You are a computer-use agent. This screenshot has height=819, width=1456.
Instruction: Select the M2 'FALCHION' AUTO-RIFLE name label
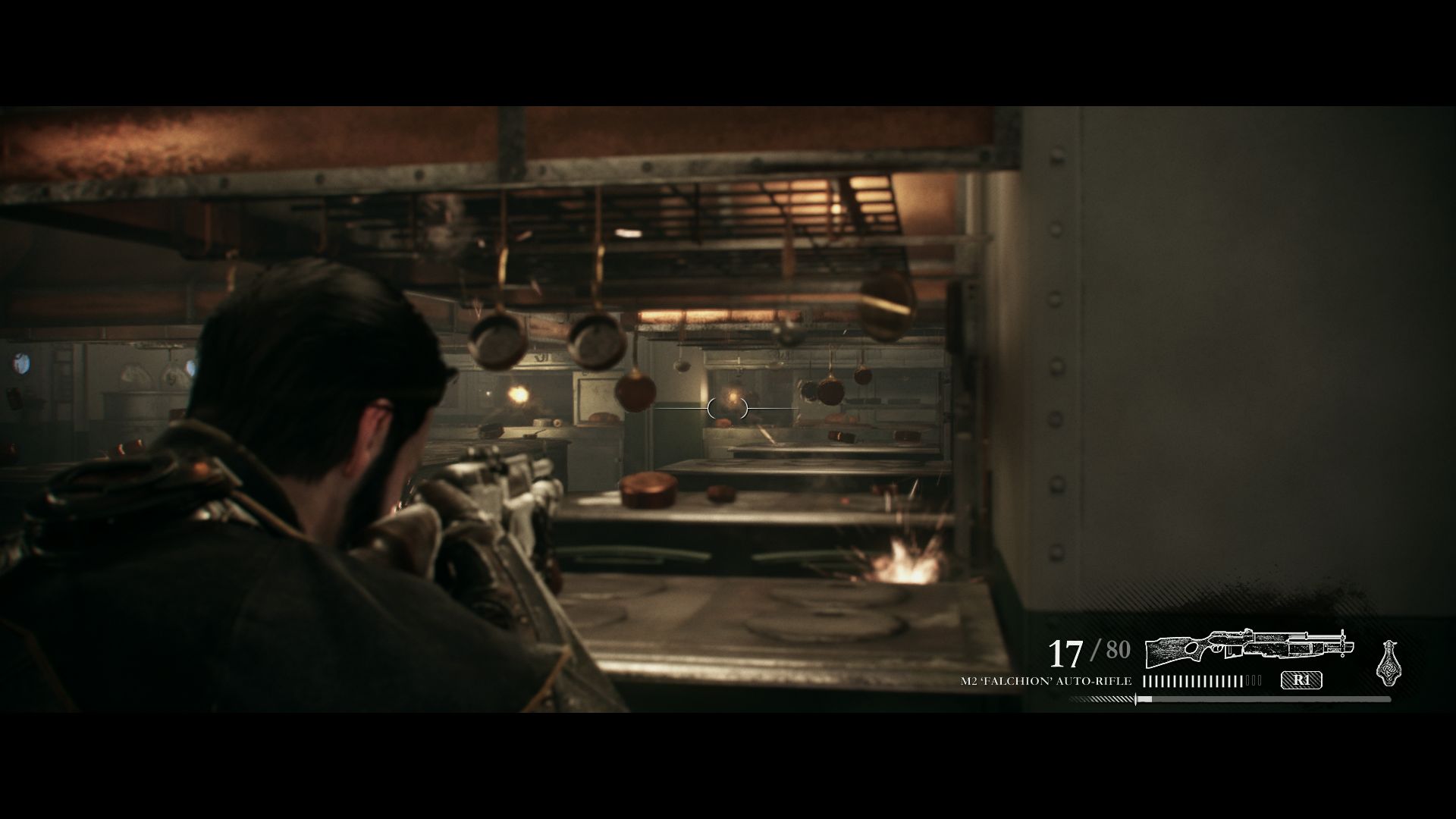(1046, 680)
